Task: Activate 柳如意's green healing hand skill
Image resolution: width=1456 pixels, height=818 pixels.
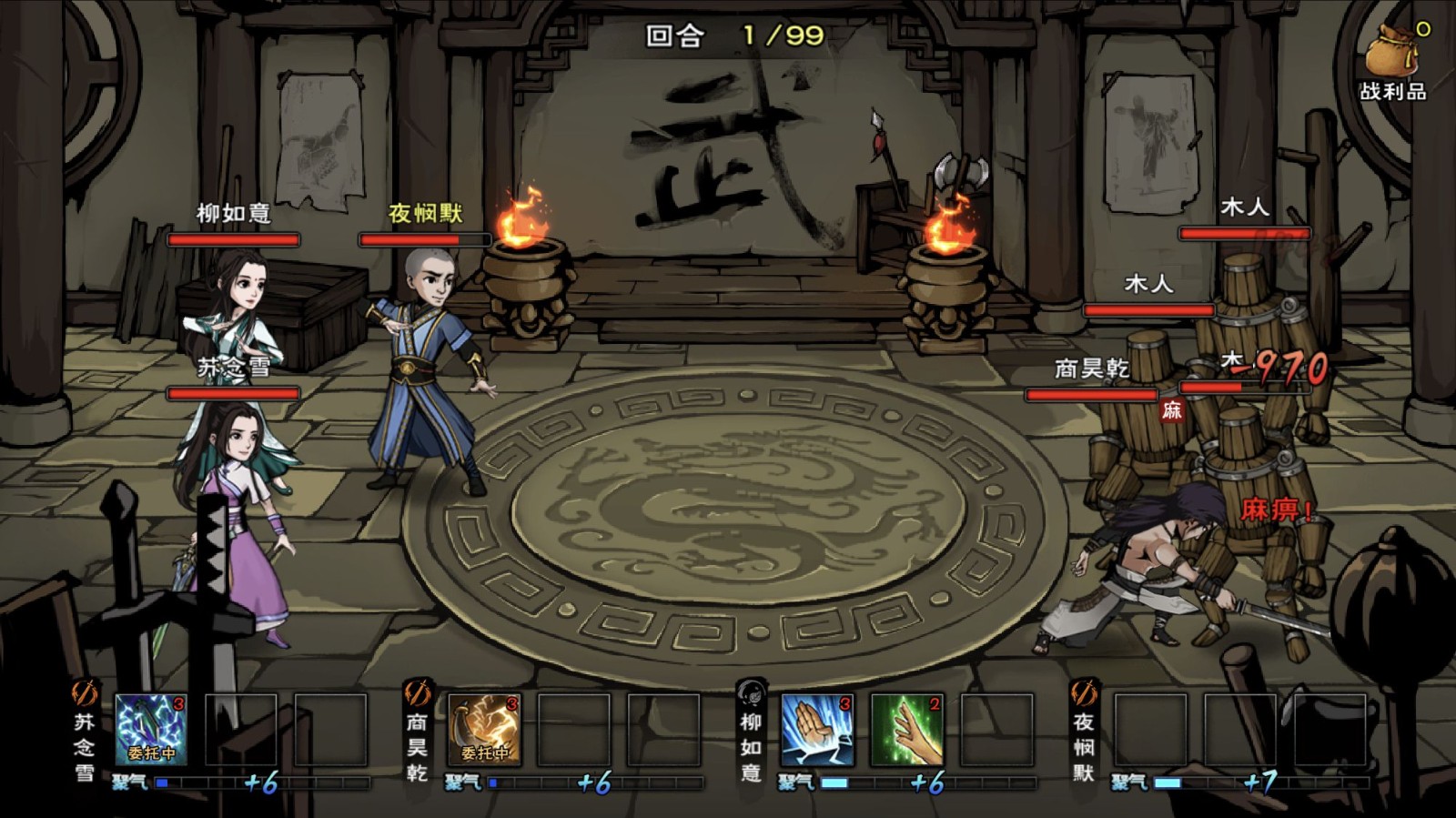Action: (907, 729)
